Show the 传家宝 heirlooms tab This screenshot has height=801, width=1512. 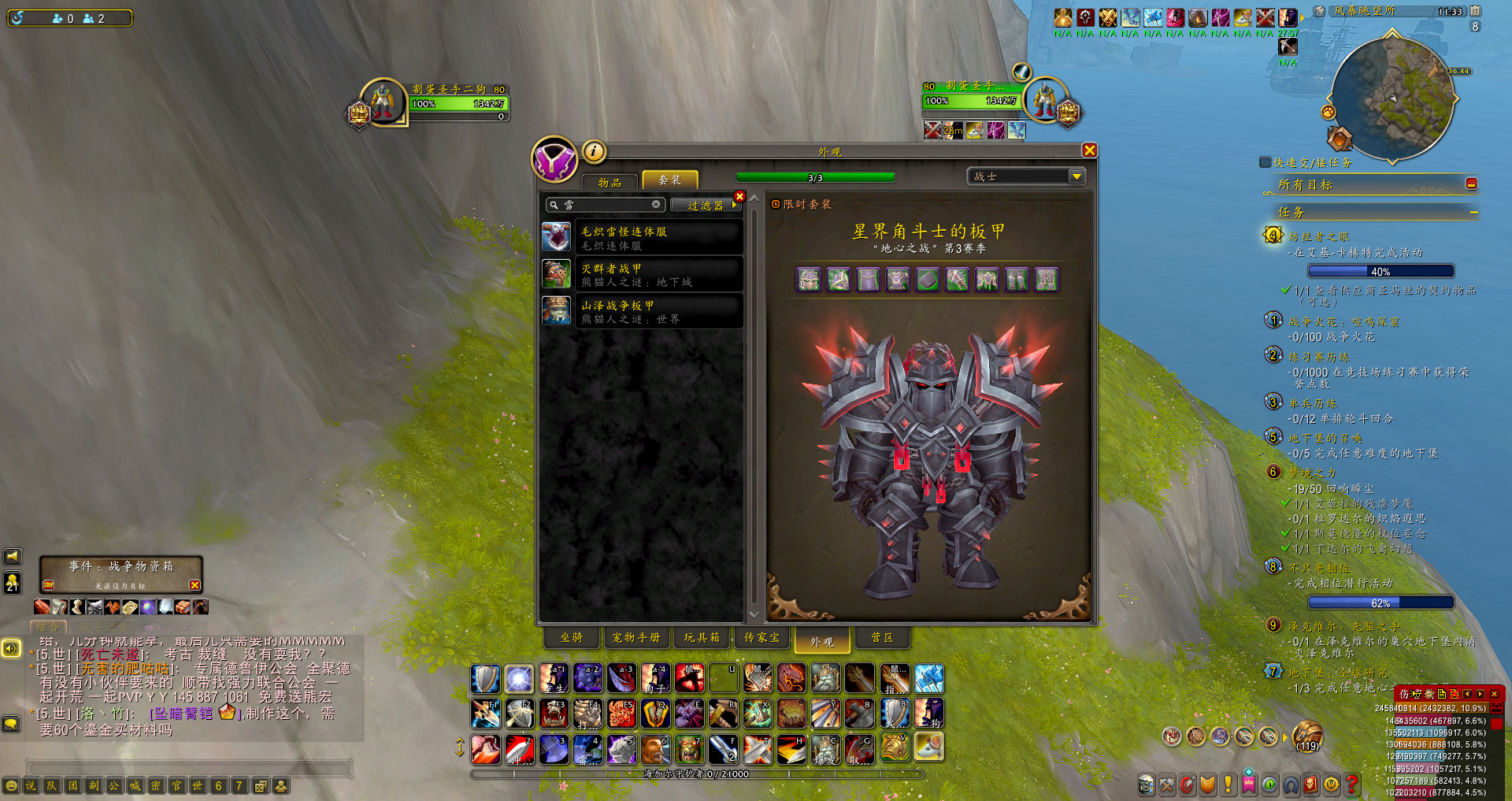(762, 638)
